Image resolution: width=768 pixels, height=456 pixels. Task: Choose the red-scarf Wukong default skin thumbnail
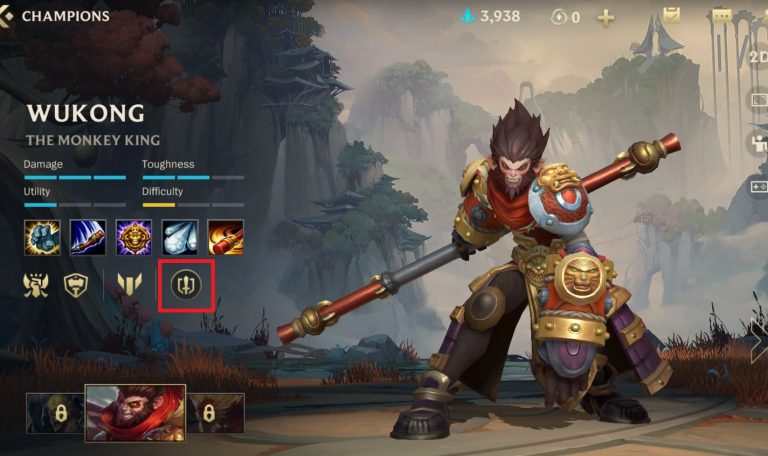[135, 413]
